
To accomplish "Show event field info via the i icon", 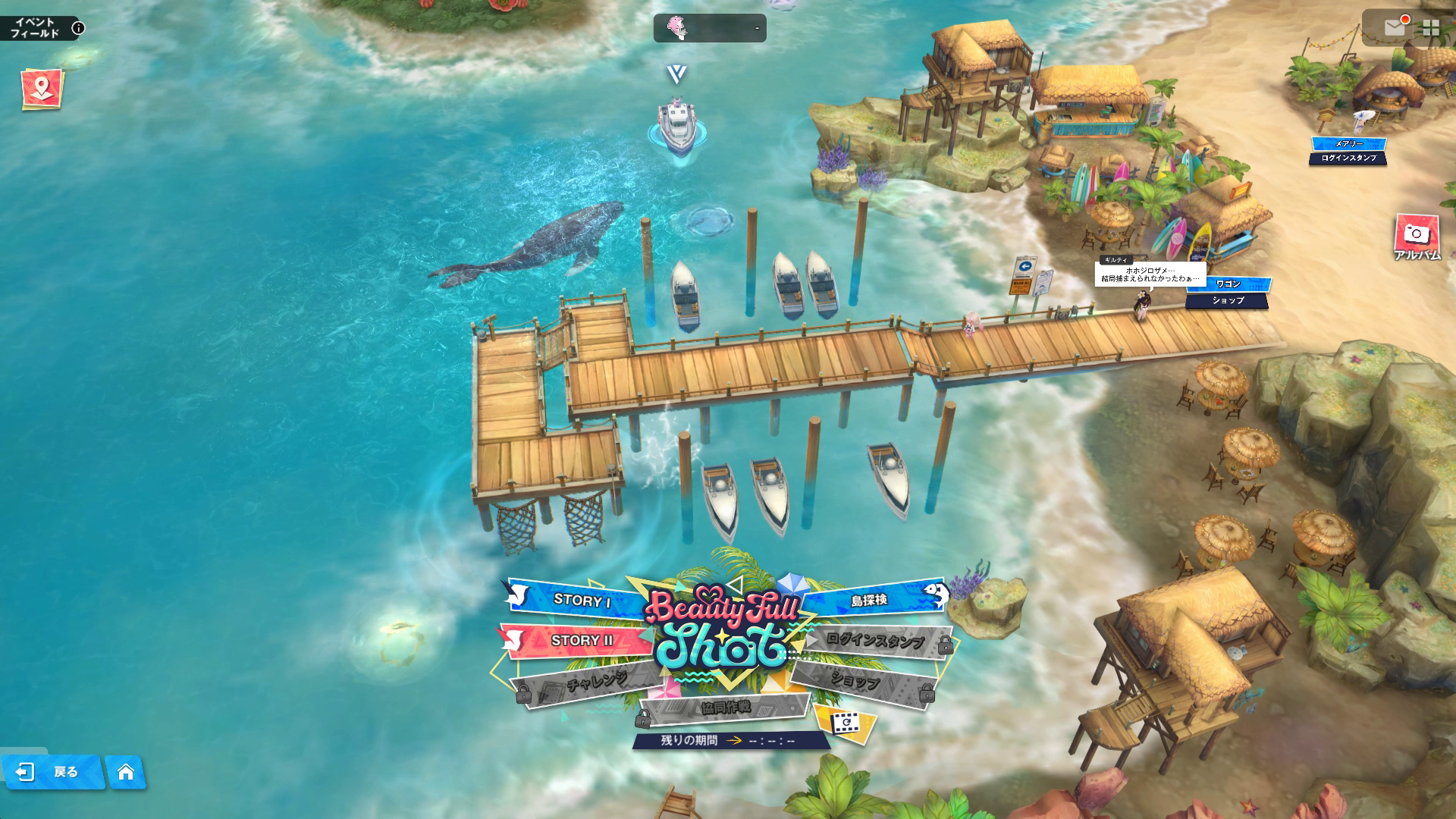I will tap(78, 29).
